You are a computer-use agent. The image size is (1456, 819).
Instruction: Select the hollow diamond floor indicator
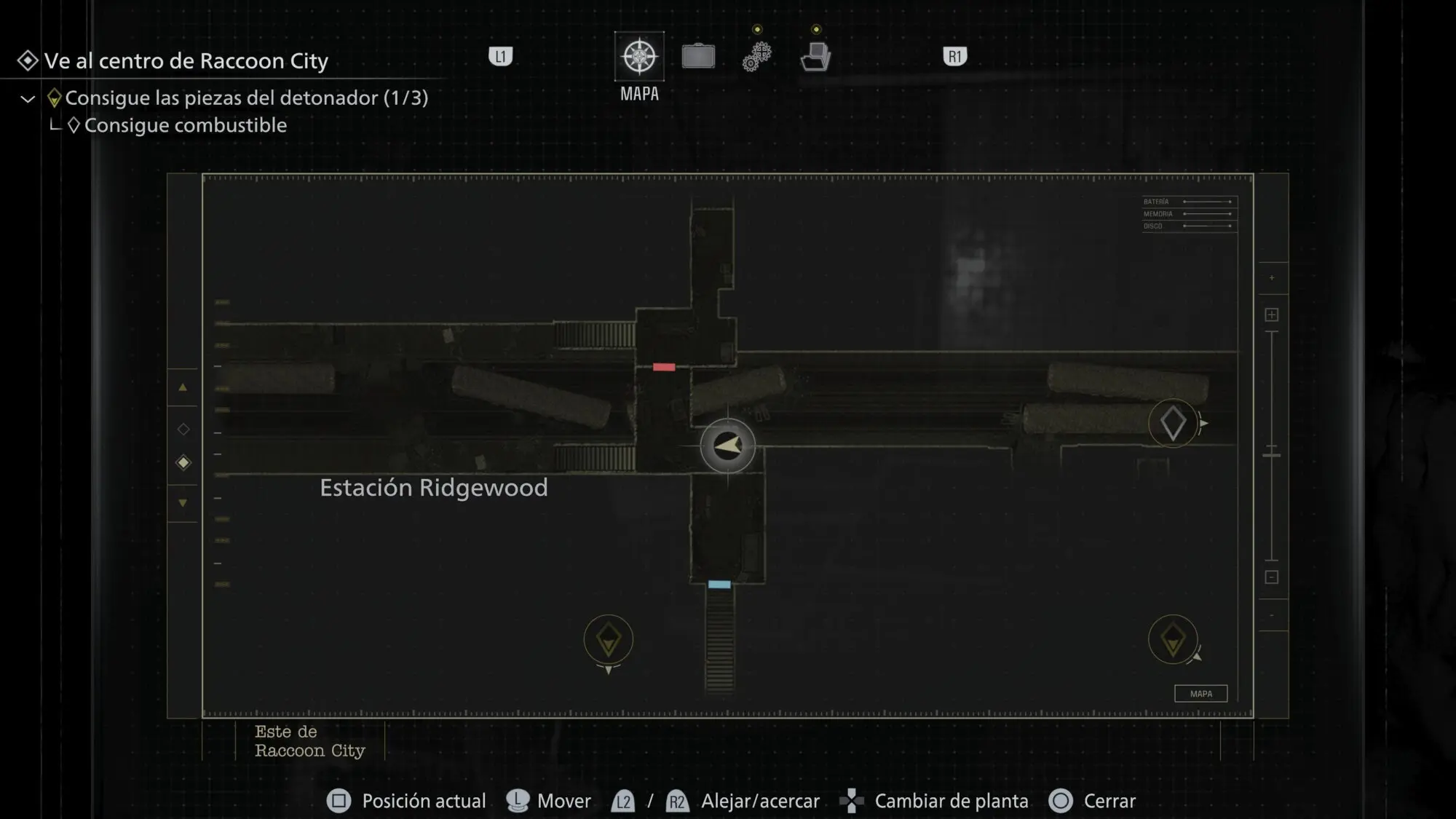point(183,430)
